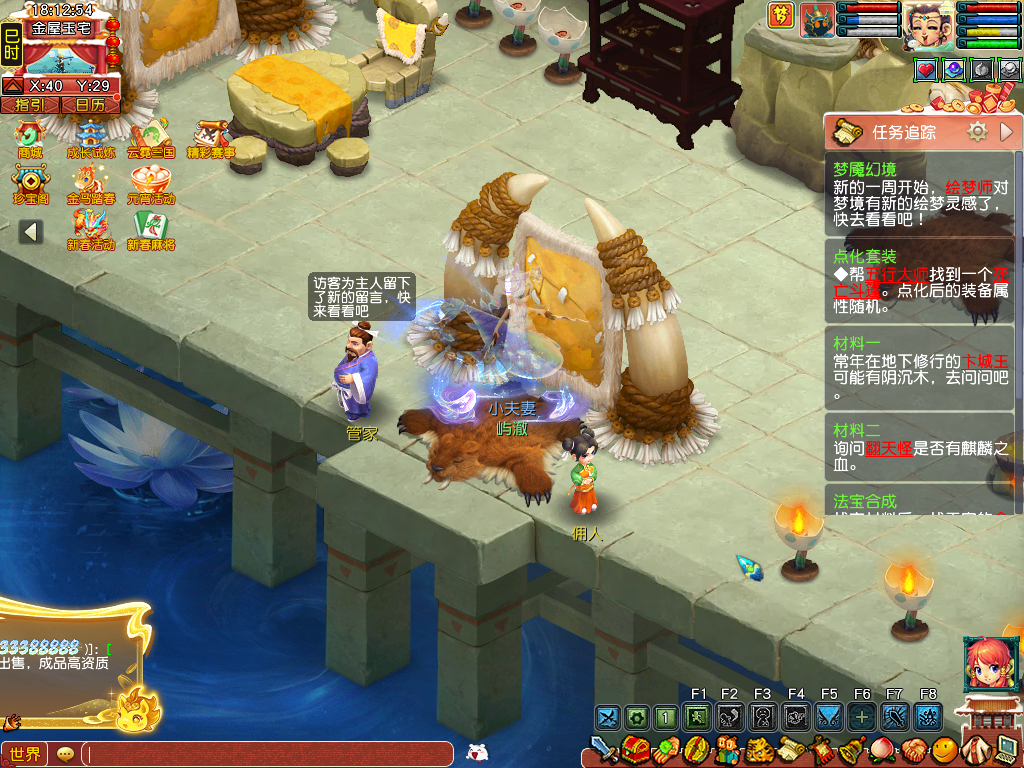Click the pet portrait with the blue mask
Viewport: 1024px width, 768px height.
click(818, 20)
